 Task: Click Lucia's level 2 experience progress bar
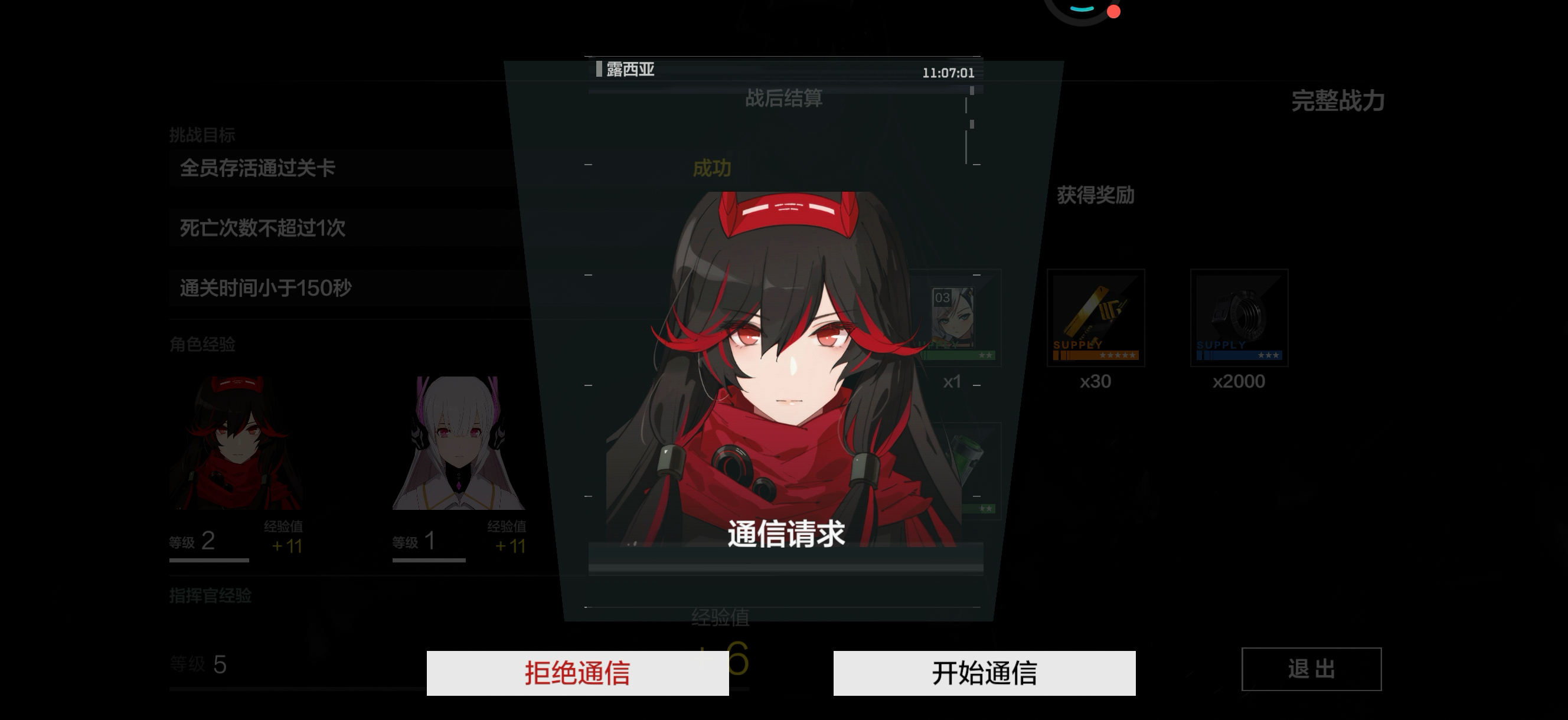tap(209, 559)
